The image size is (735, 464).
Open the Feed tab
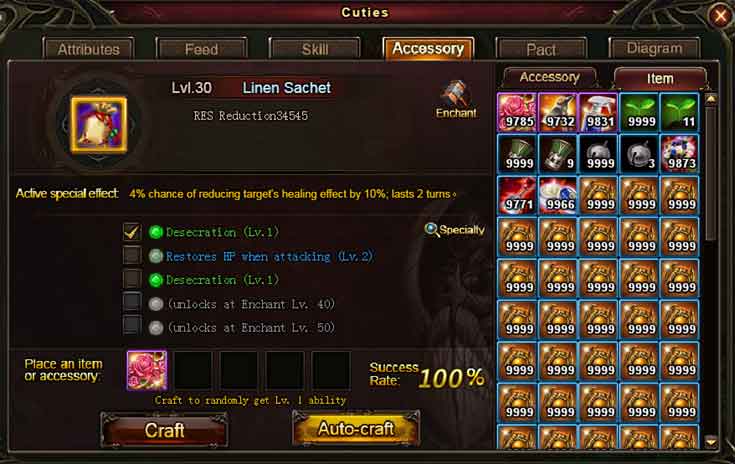point(201,49)
